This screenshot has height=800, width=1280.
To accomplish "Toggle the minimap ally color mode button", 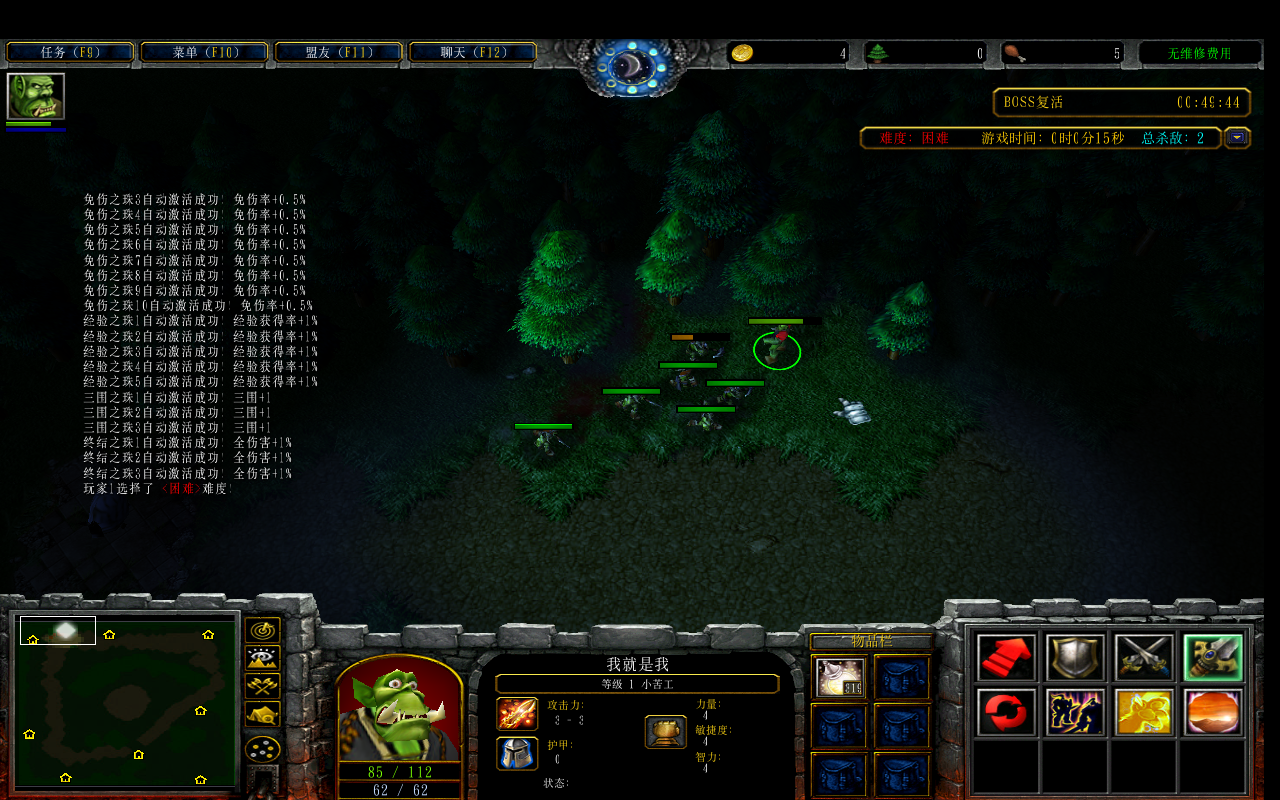I will (262, 687).
